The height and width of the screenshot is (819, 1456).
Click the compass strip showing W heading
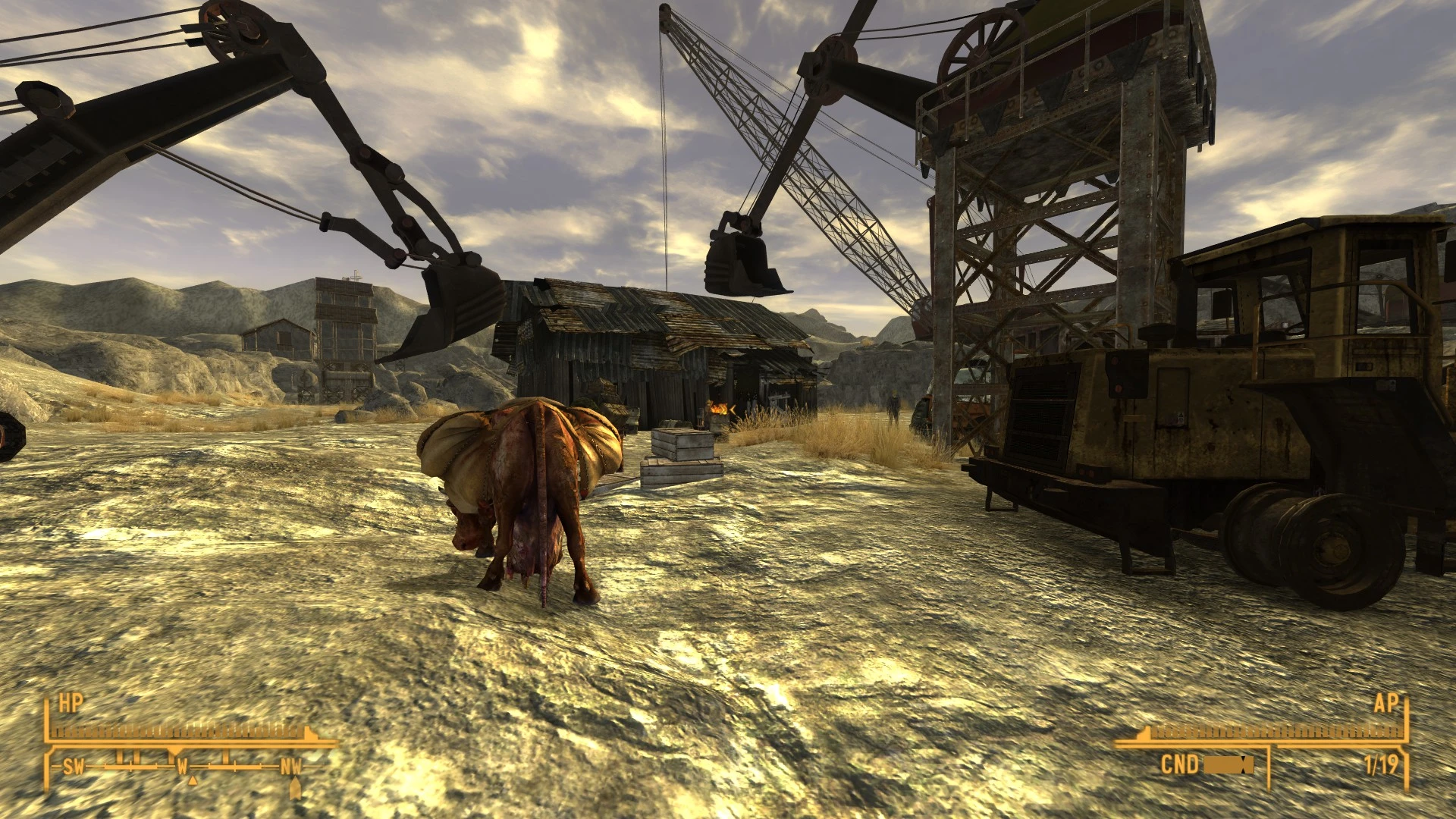(182, 767)
